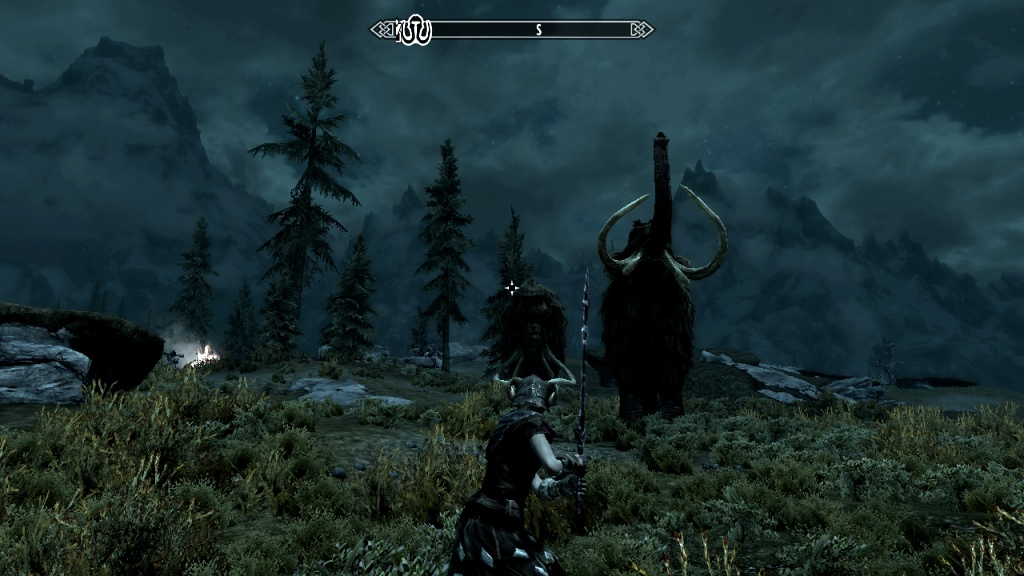
Task: Click the compass bar's south heading
Action: click(538, 30)
